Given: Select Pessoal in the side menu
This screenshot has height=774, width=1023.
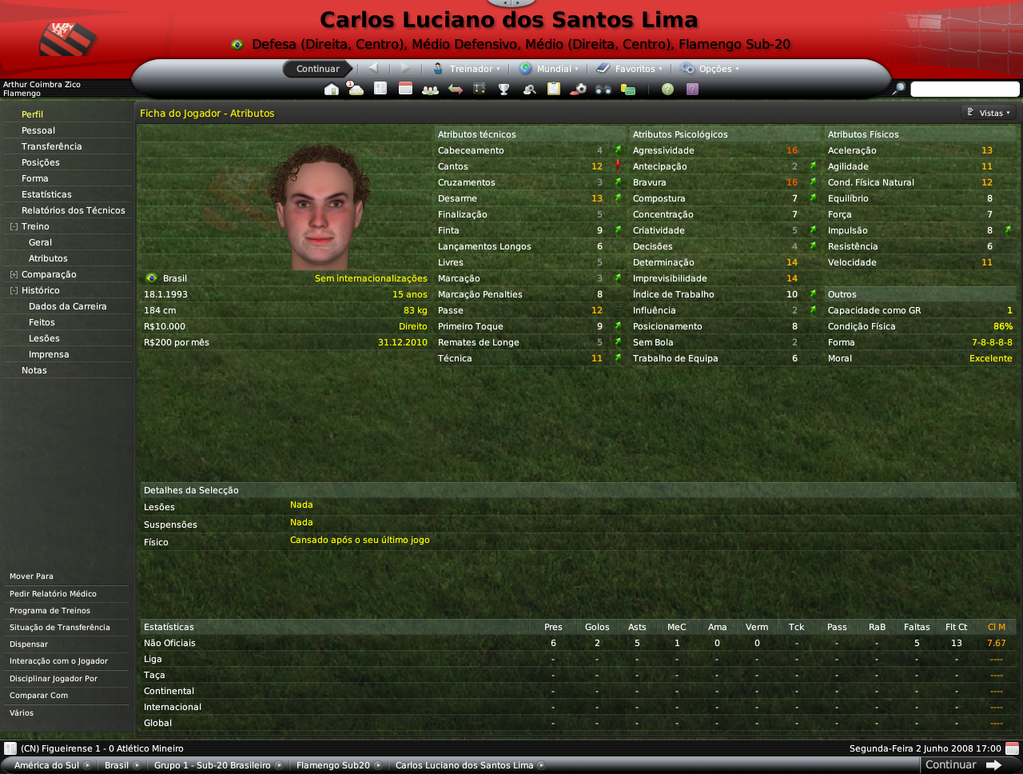Looking at the screenshot, I should [x=38, y=130].
